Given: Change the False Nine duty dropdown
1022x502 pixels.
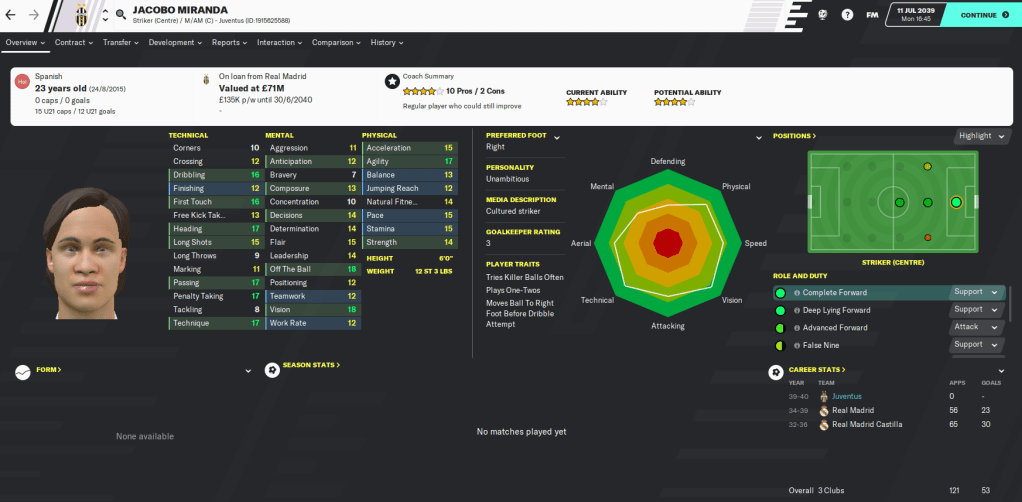Looking at the screenshot, I should (x=976, y=345).
